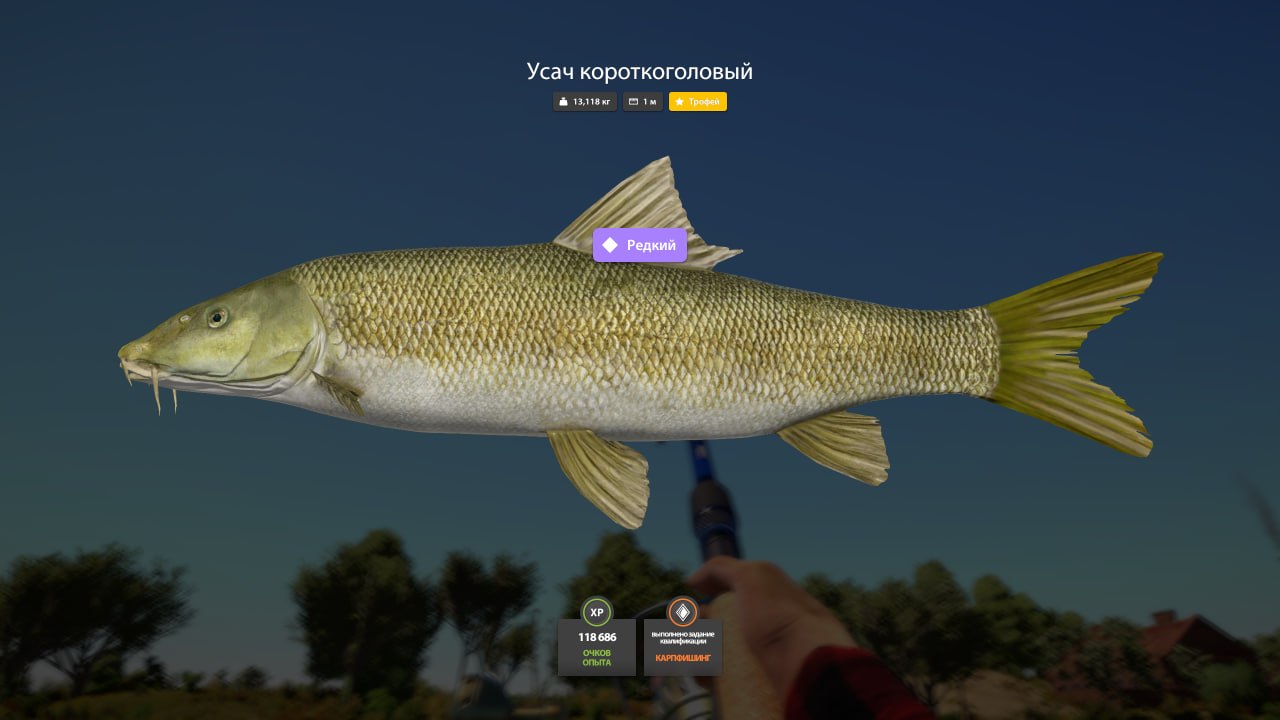
Task: Toggle the yellow Трофей trophy badge
Action: pos(698,101)
